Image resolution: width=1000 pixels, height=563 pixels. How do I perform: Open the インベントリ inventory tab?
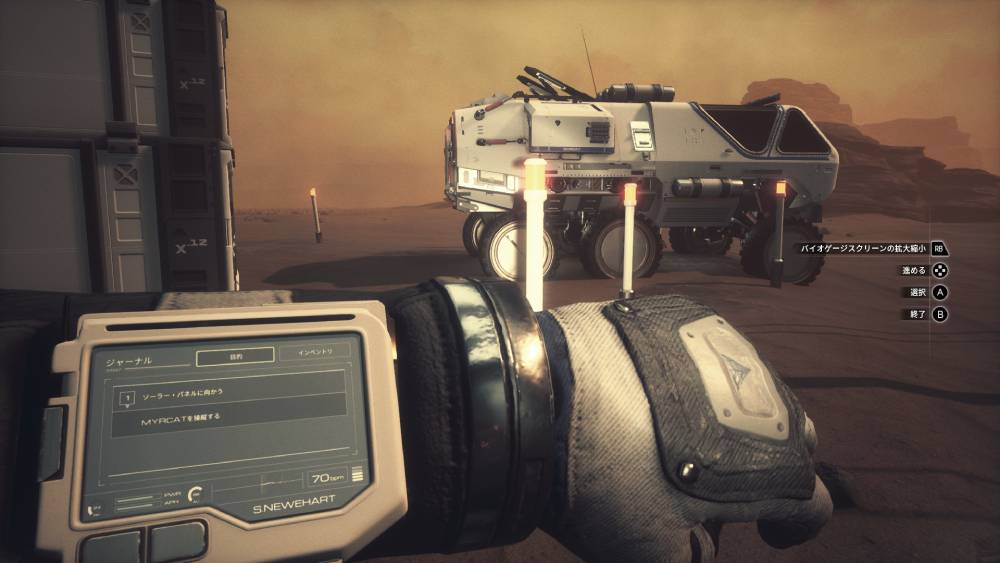[x=314, y=352]
